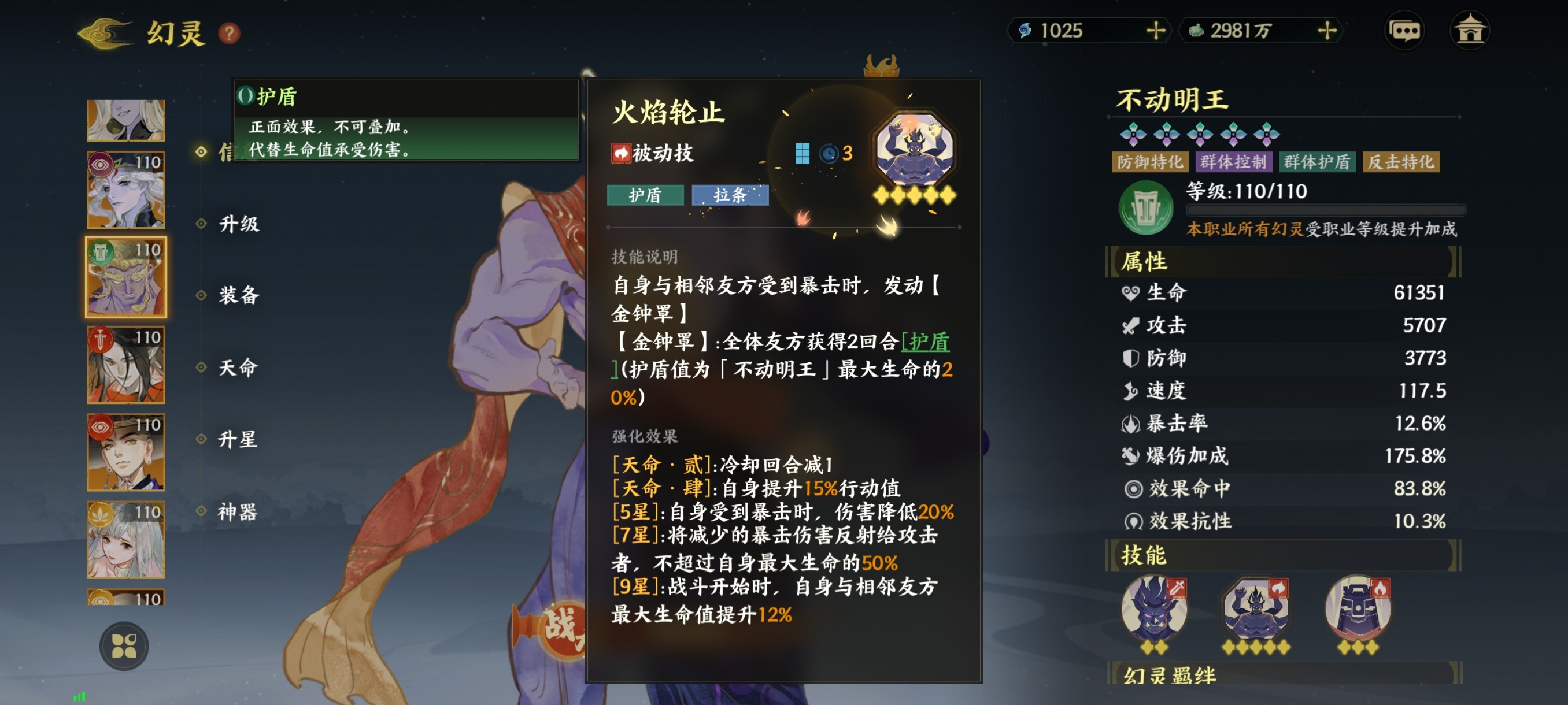Select the 装备 menu item
This screenshot has height=705, width=1568.
[239, 297]
